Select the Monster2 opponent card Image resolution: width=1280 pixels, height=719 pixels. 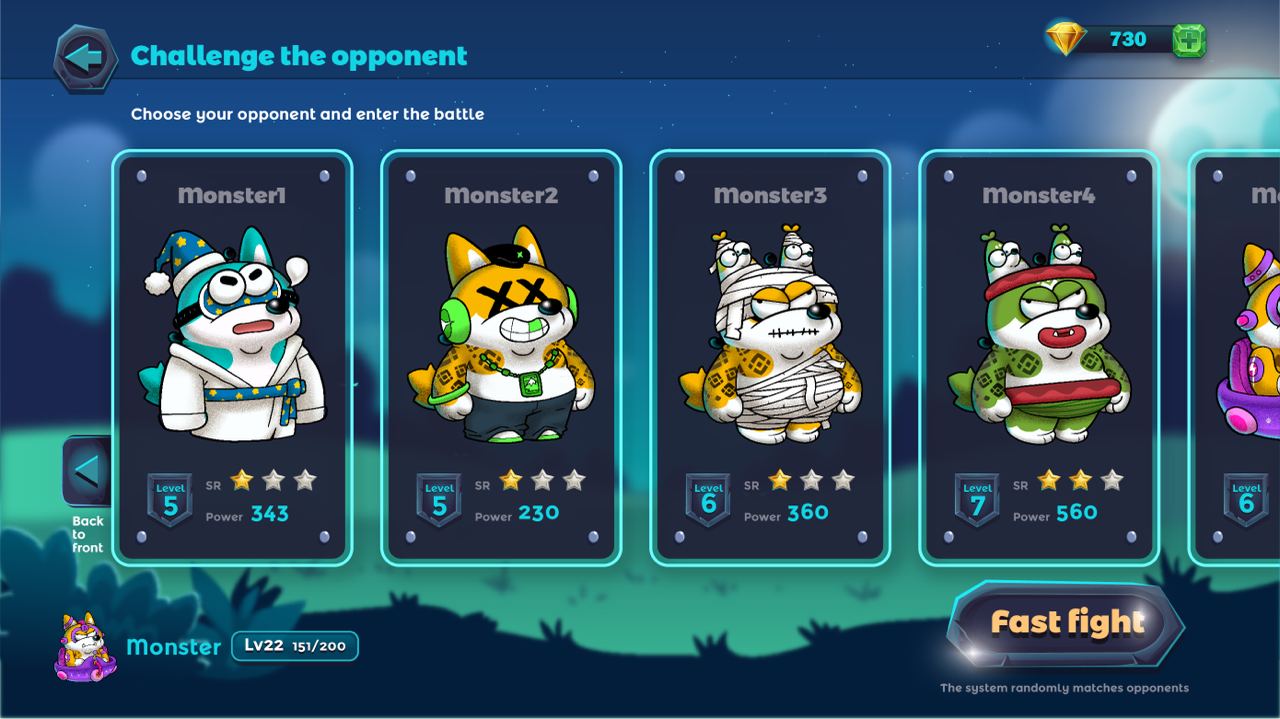pyautogui.click(x=501, y=357)
